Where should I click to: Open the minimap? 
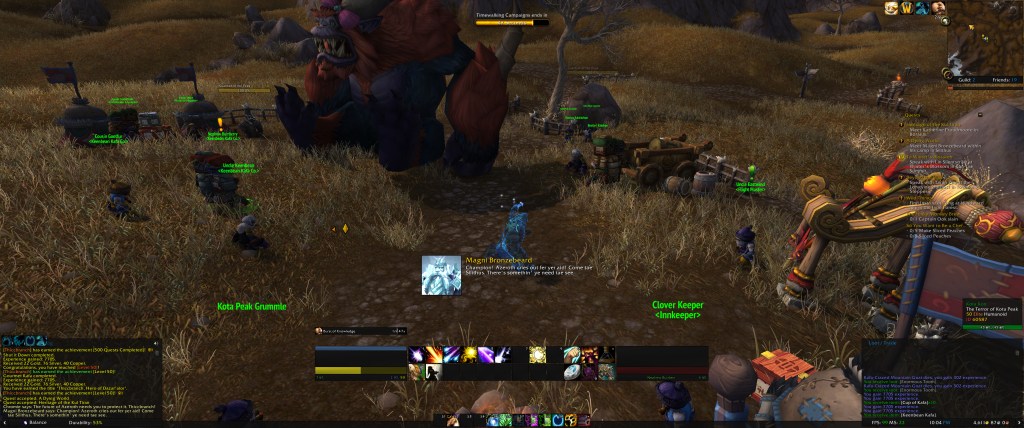tap(984, 42)
